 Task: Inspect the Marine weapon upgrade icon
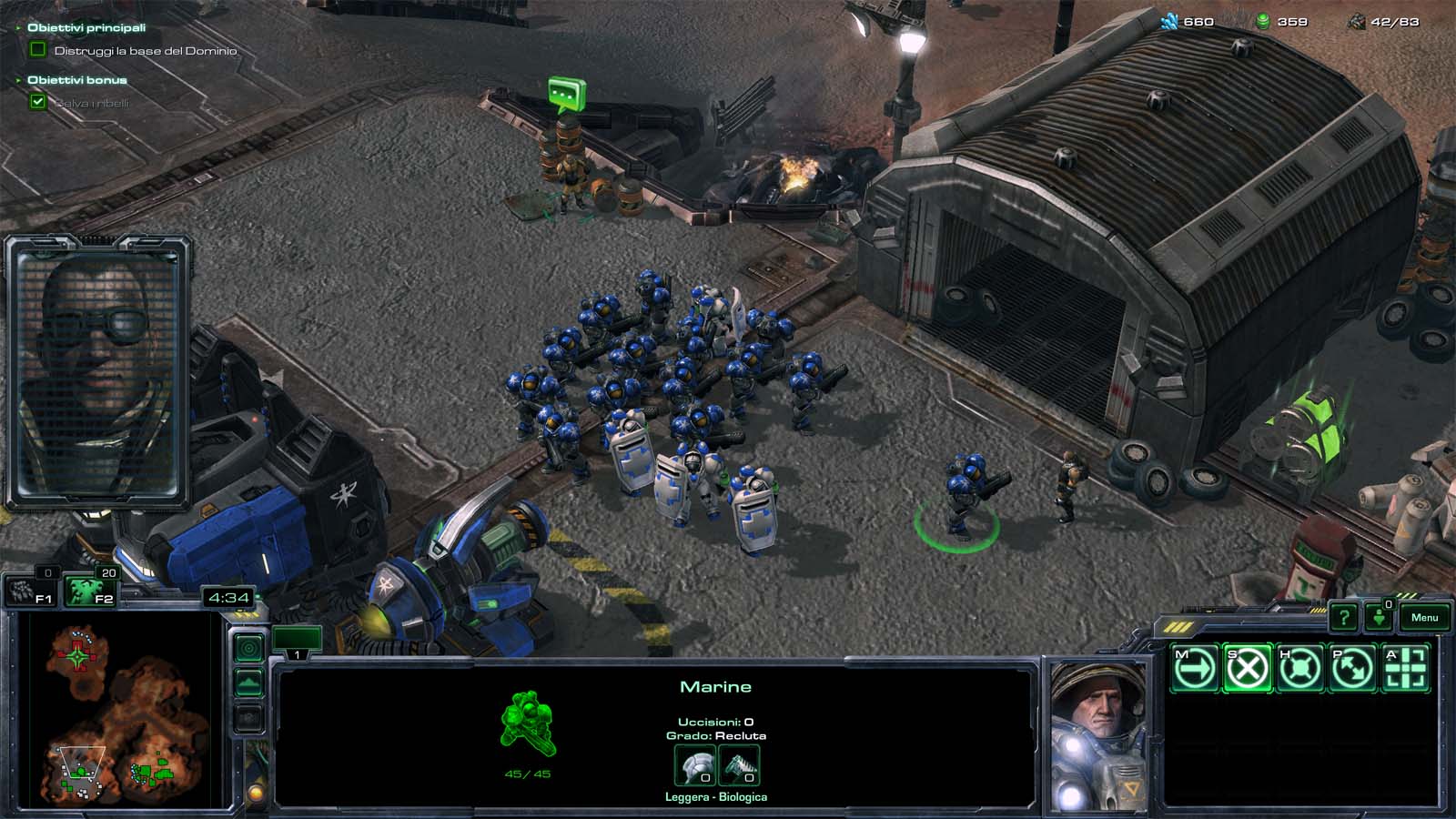739,764
